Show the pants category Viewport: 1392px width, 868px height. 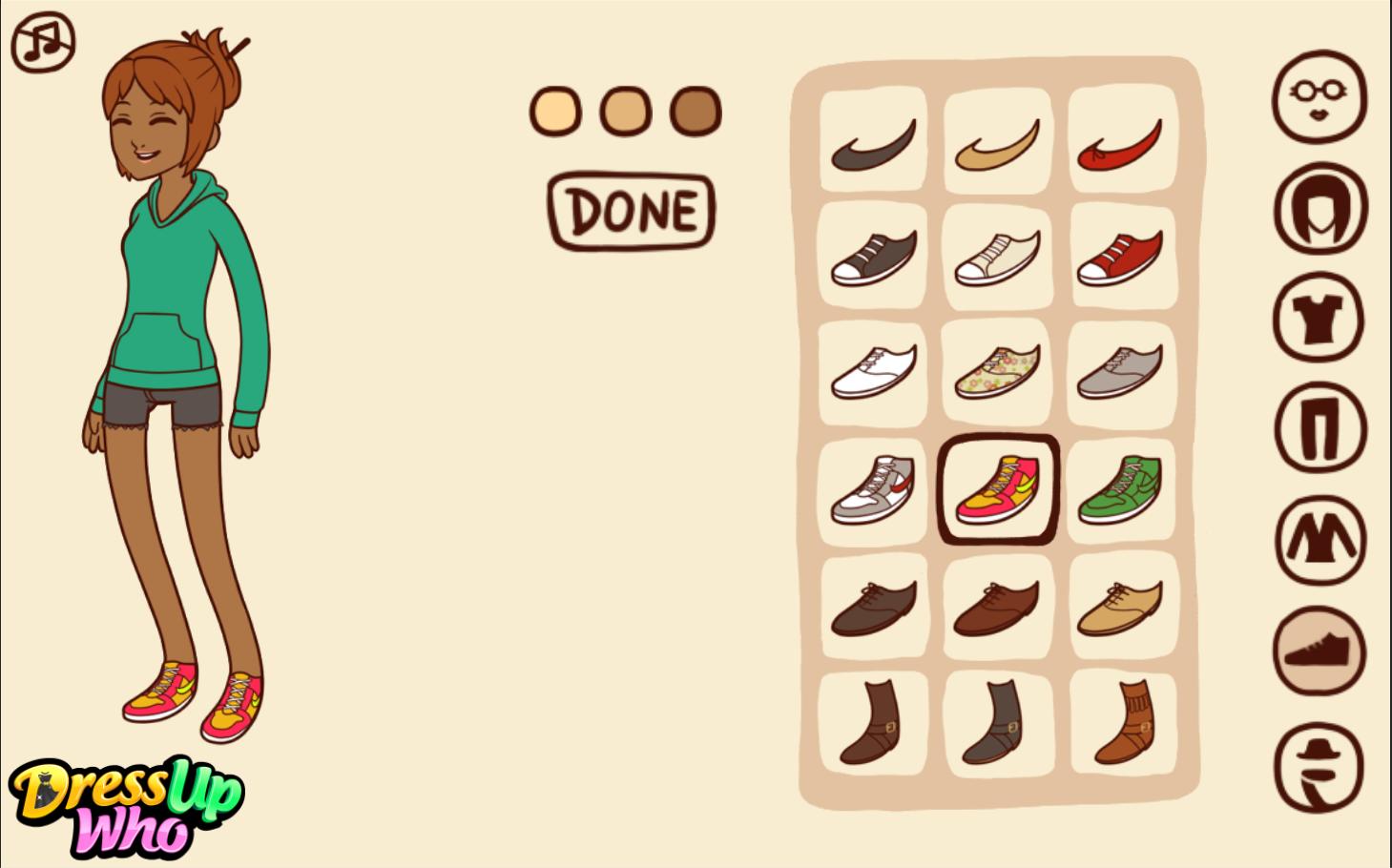1319,429
